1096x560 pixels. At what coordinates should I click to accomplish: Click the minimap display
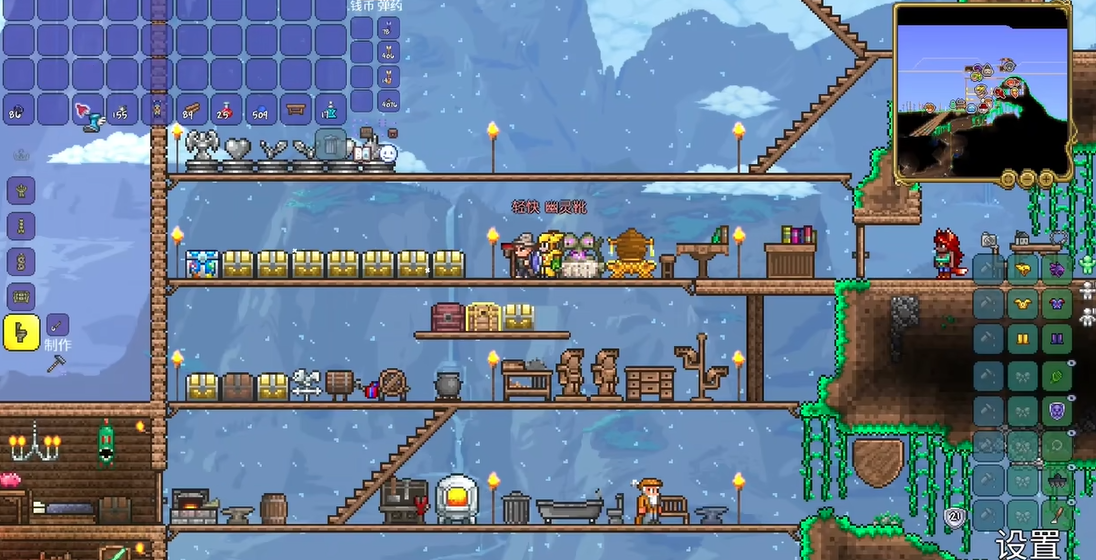click(981, 91)
